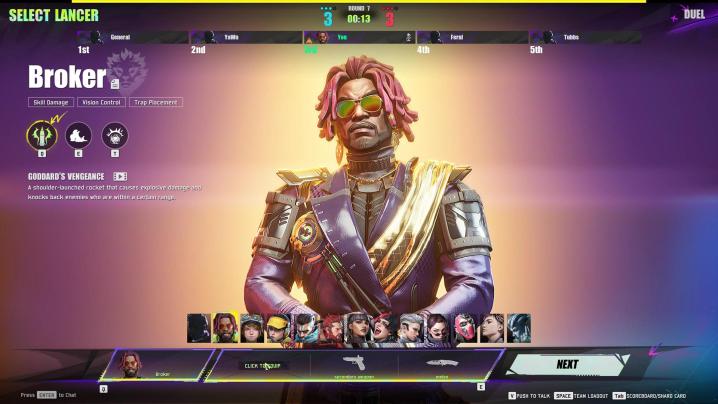Play the Goddard's Vengeance preview video

coord(120,177)
